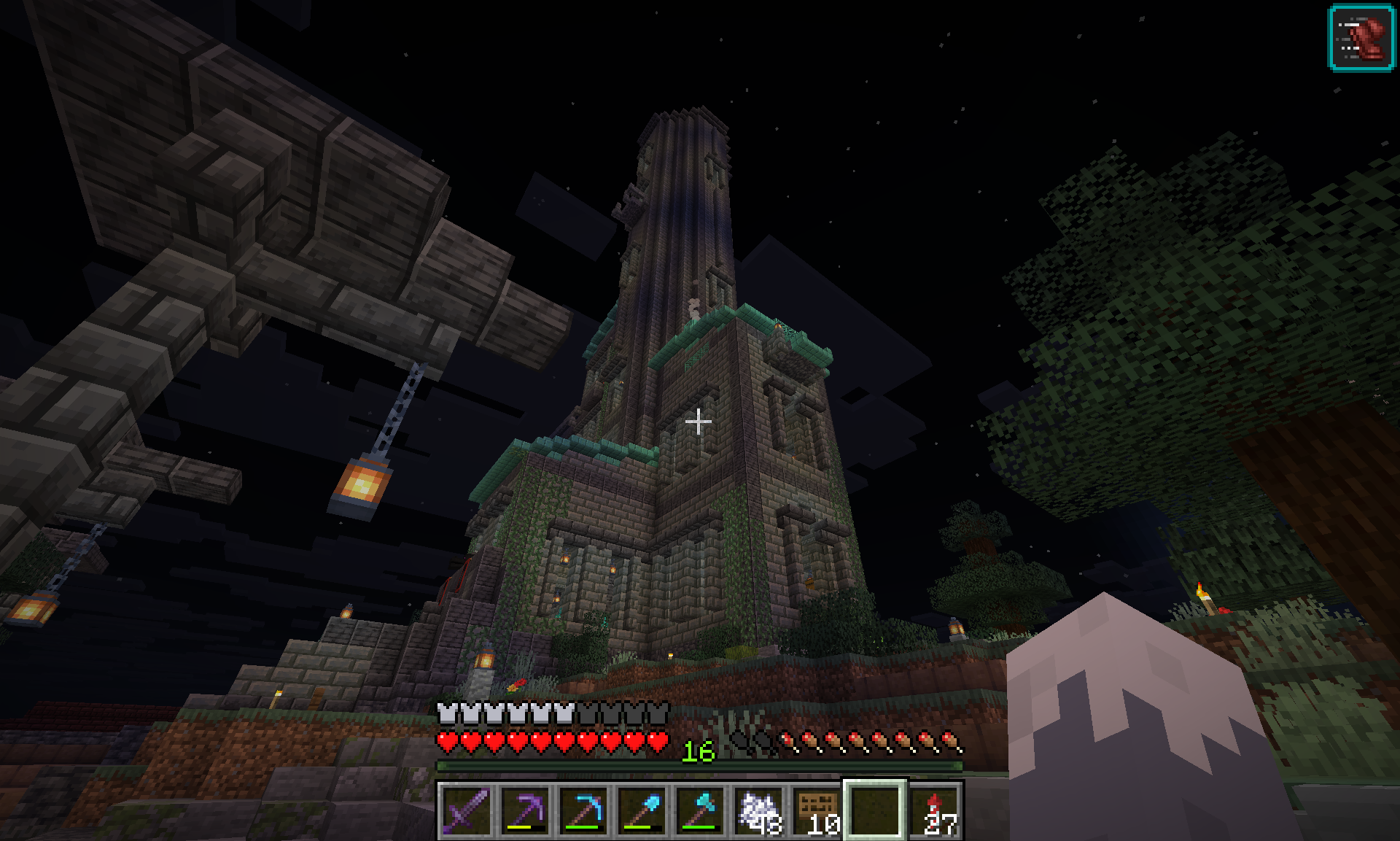Click the red boot status effect icon
The height and width of the screenshot is (841, 1400).
coord(1361,38)
